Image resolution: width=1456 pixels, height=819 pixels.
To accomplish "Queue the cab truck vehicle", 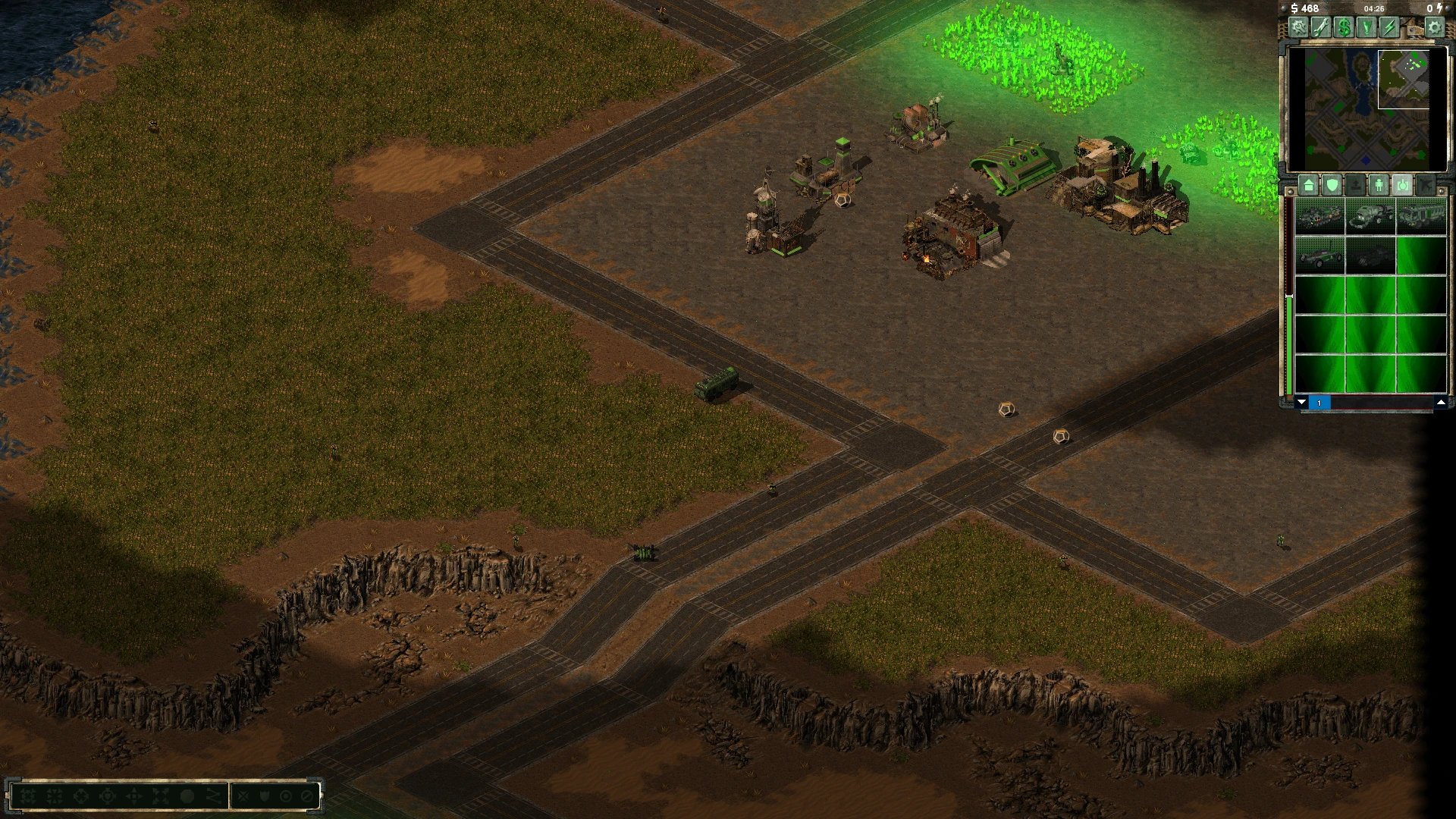I will (x=1370, y=216).
